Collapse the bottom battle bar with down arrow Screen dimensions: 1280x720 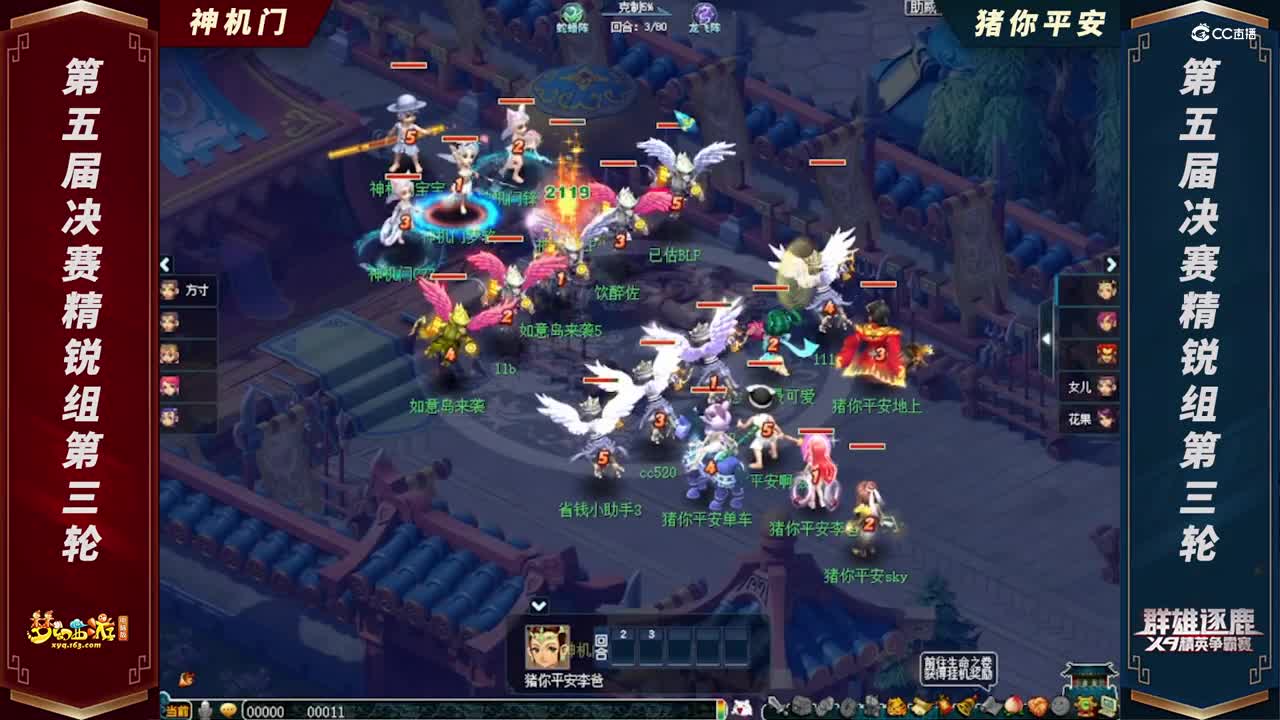click(540, 605)
